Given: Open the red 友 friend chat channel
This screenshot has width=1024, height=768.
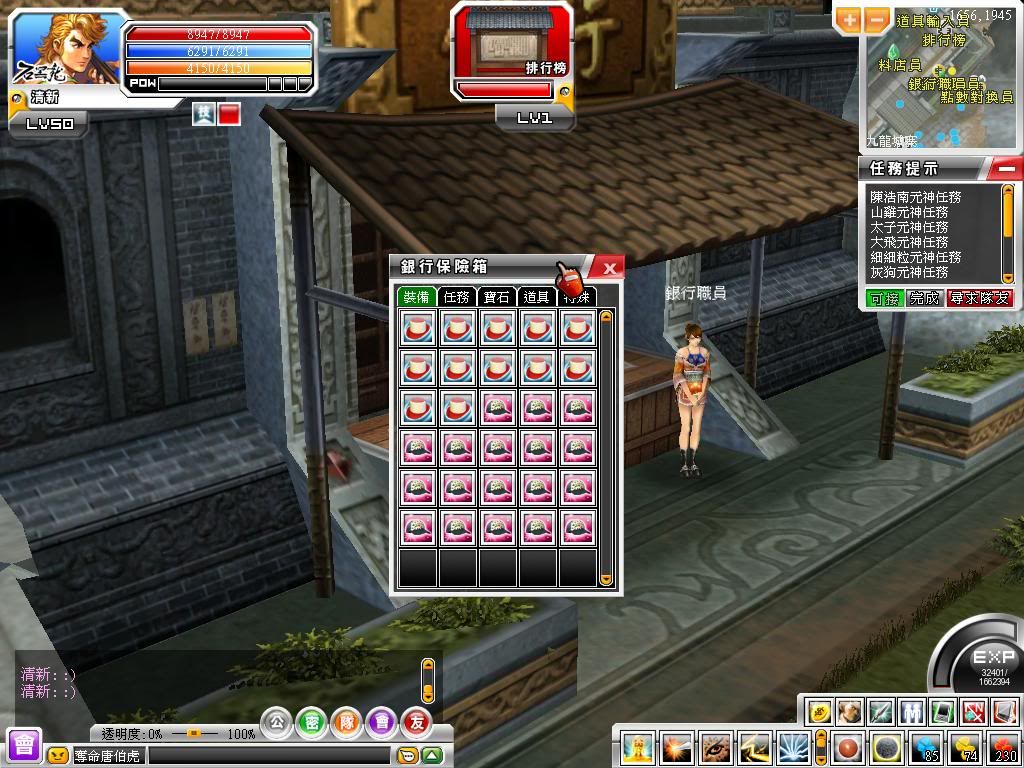Looking at the screenshot, I should (415, 721).
